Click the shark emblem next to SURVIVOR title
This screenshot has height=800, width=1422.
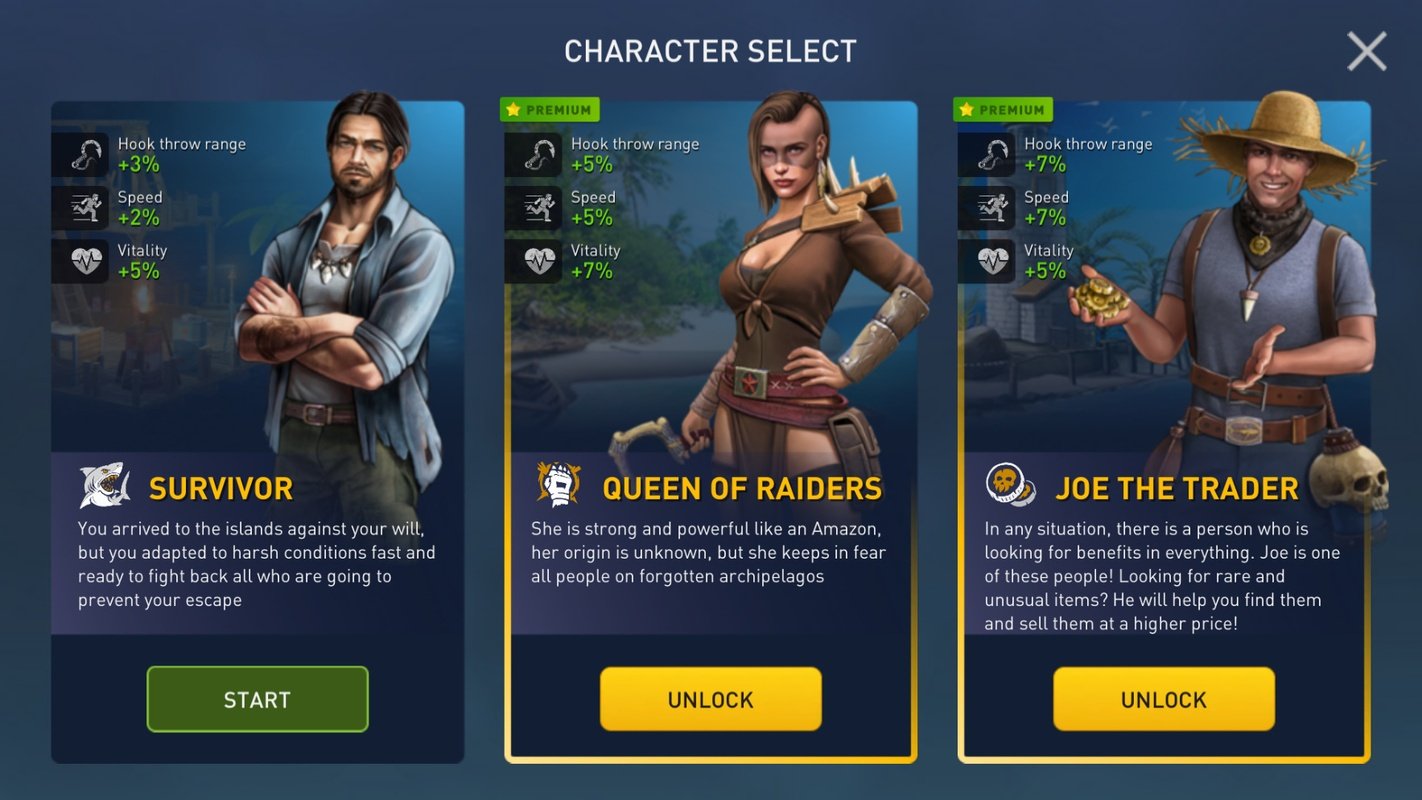point(103,485)
